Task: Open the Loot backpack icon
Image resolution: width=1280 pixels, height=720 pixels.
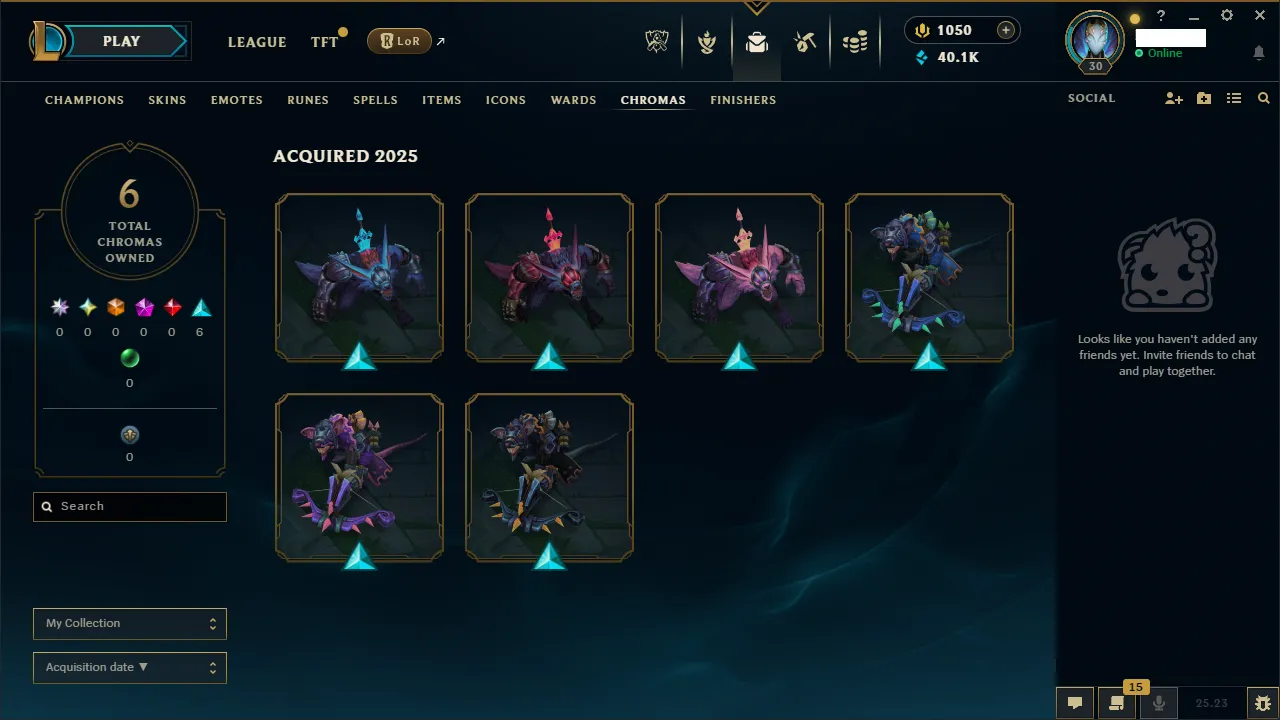Action: click(x=756, y=40)
